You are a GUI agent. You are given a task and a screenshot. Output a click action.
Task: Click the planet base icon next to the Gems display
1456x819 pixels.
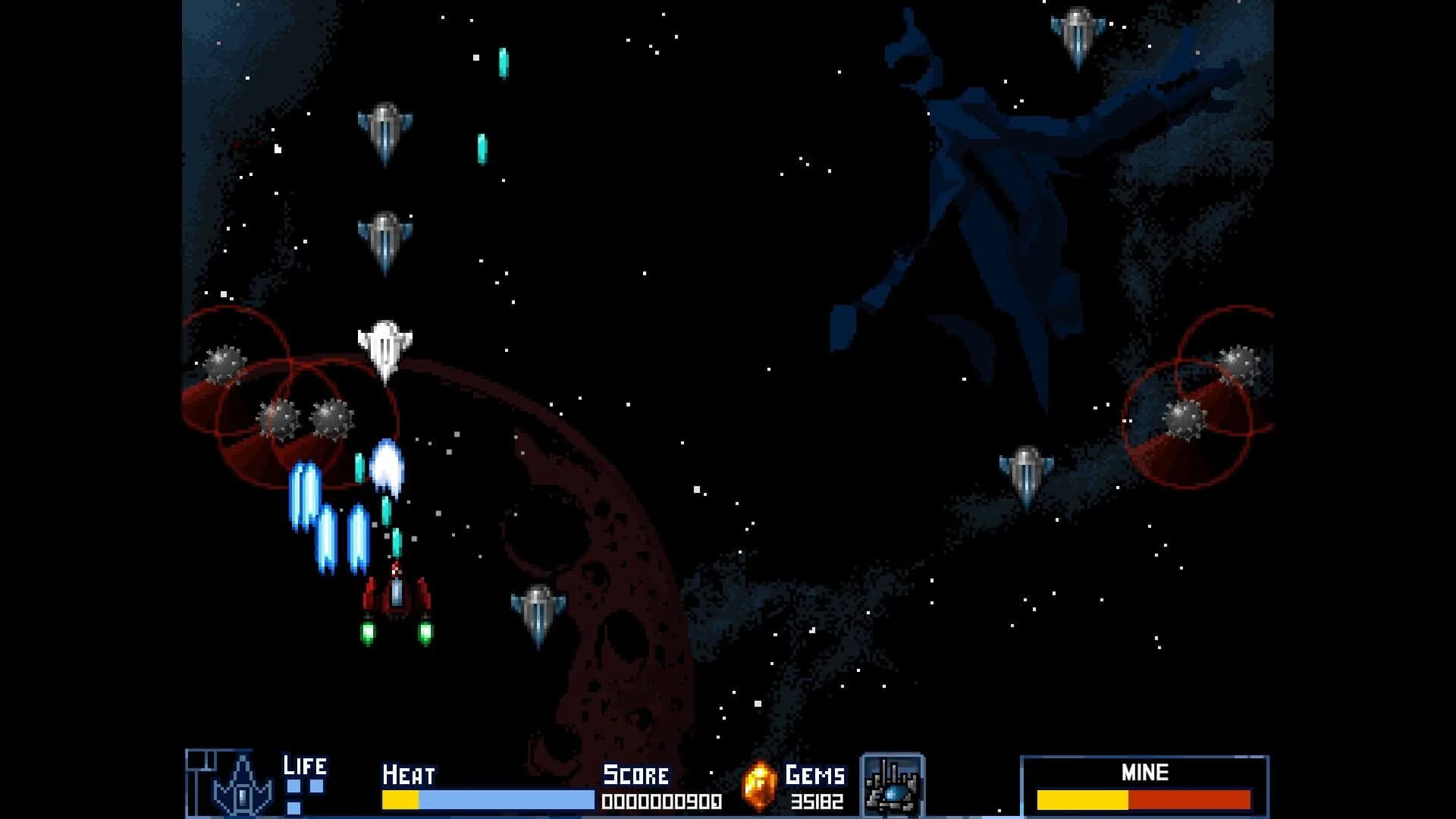(893, 782)
